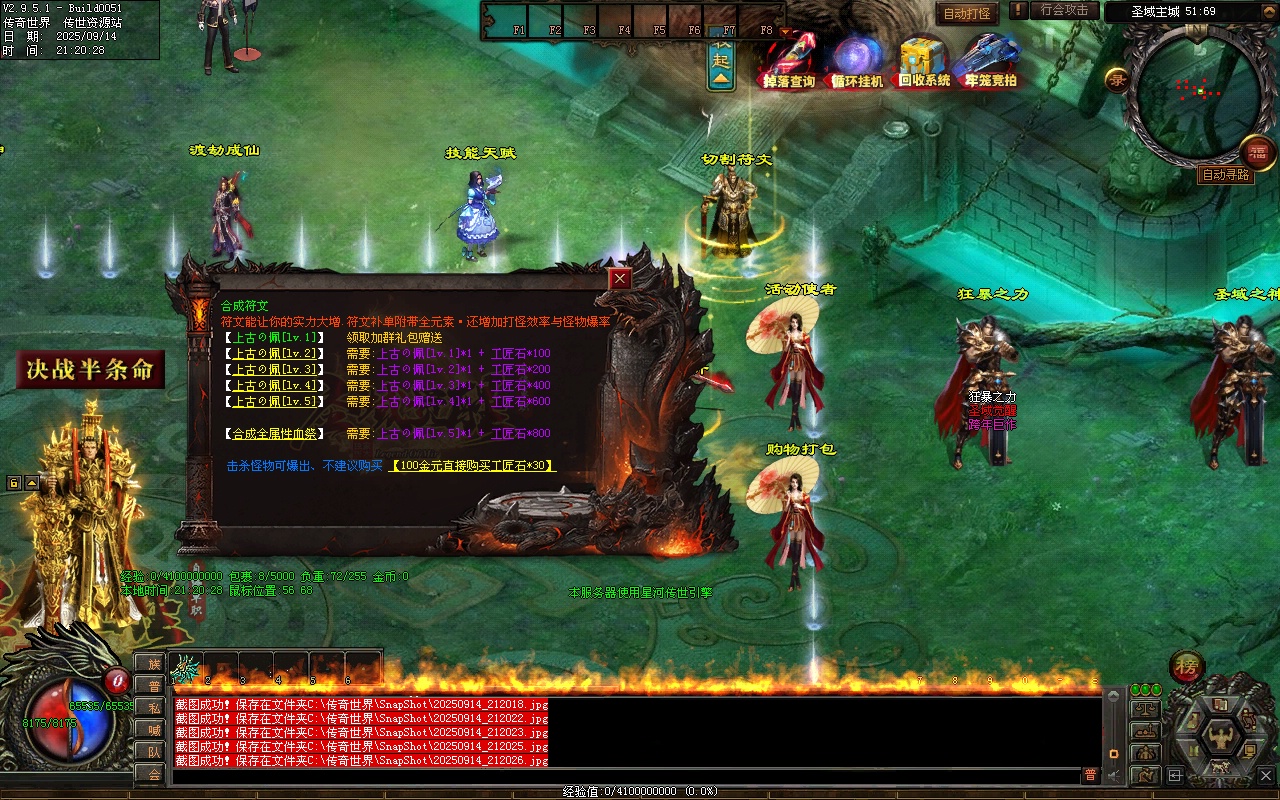The height and width of the screenshot is (800, 1280).
Task: Activate 循环挂机 orb icon
Action: (857, 61)
